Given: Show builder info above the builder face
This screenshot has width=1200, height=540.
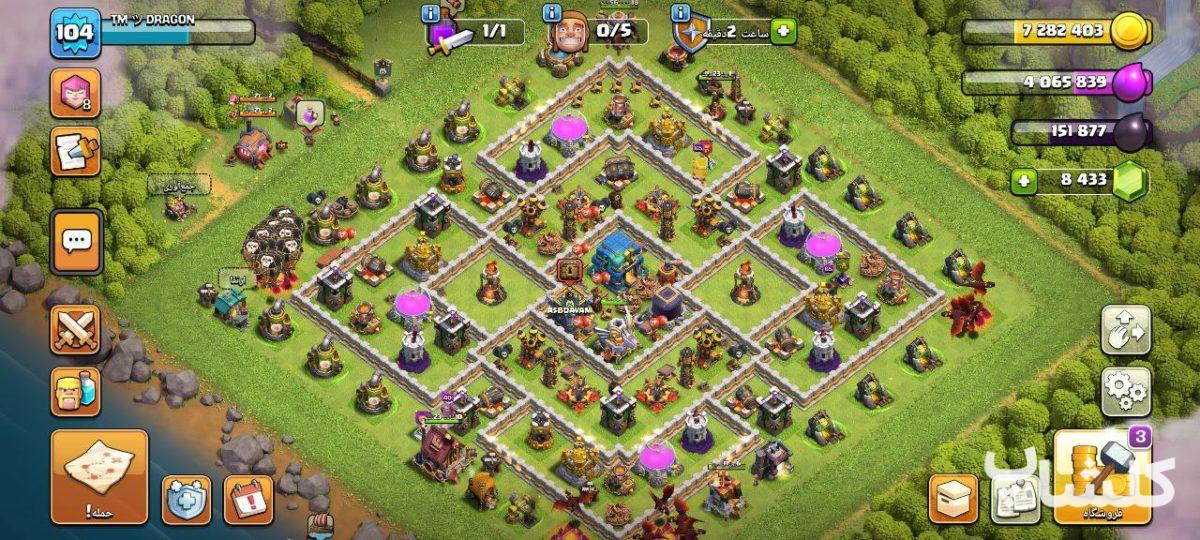Looking at the screenshot, I should [x=552, y=14].
